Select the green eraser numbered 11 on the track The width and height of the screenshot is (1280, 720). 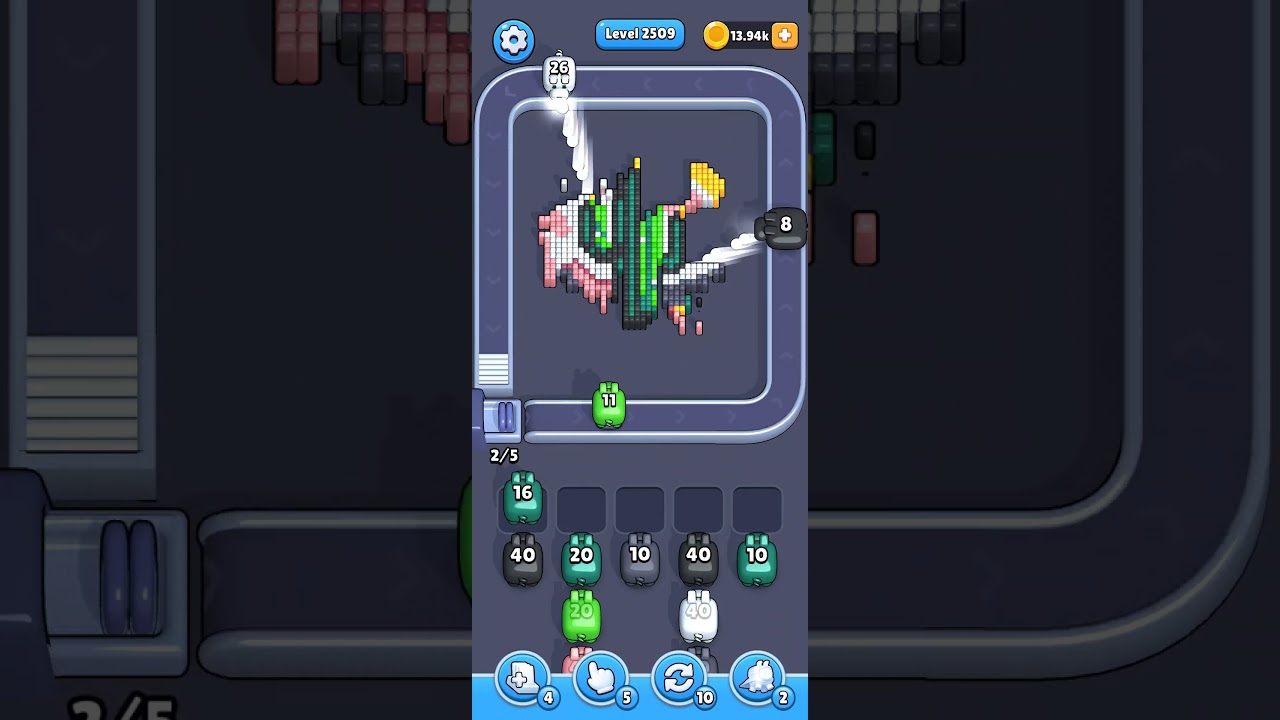609,404
